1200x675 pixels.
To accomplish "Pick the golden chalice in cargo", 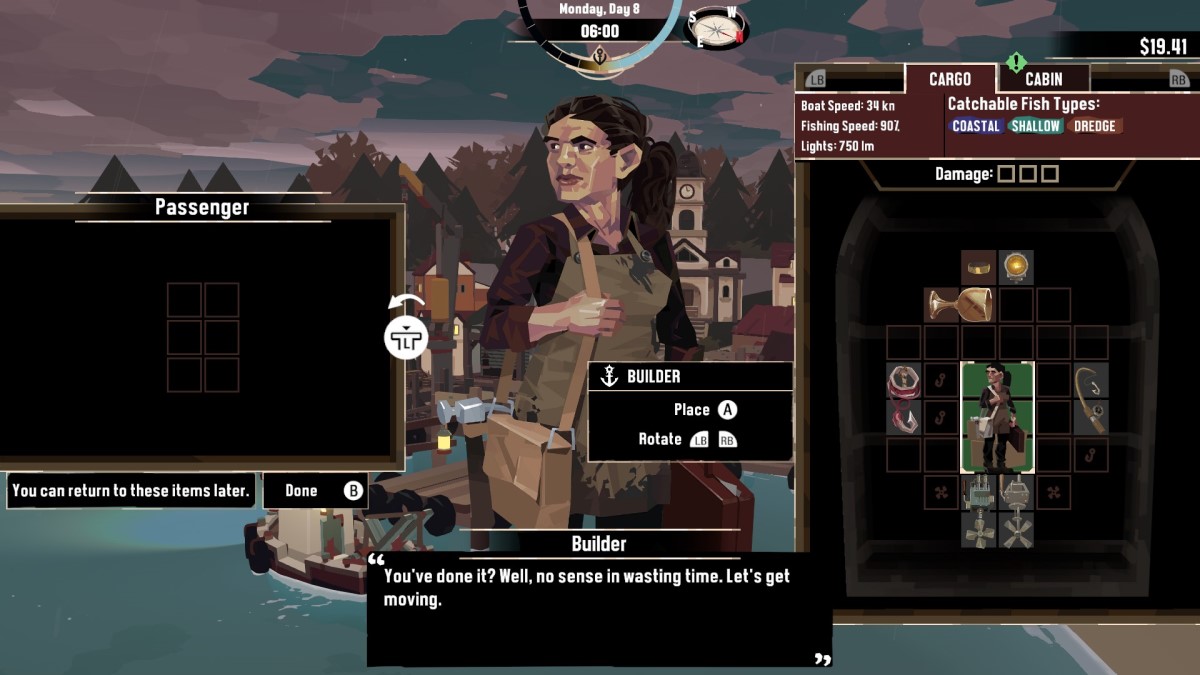I will [x=959, y=304].
